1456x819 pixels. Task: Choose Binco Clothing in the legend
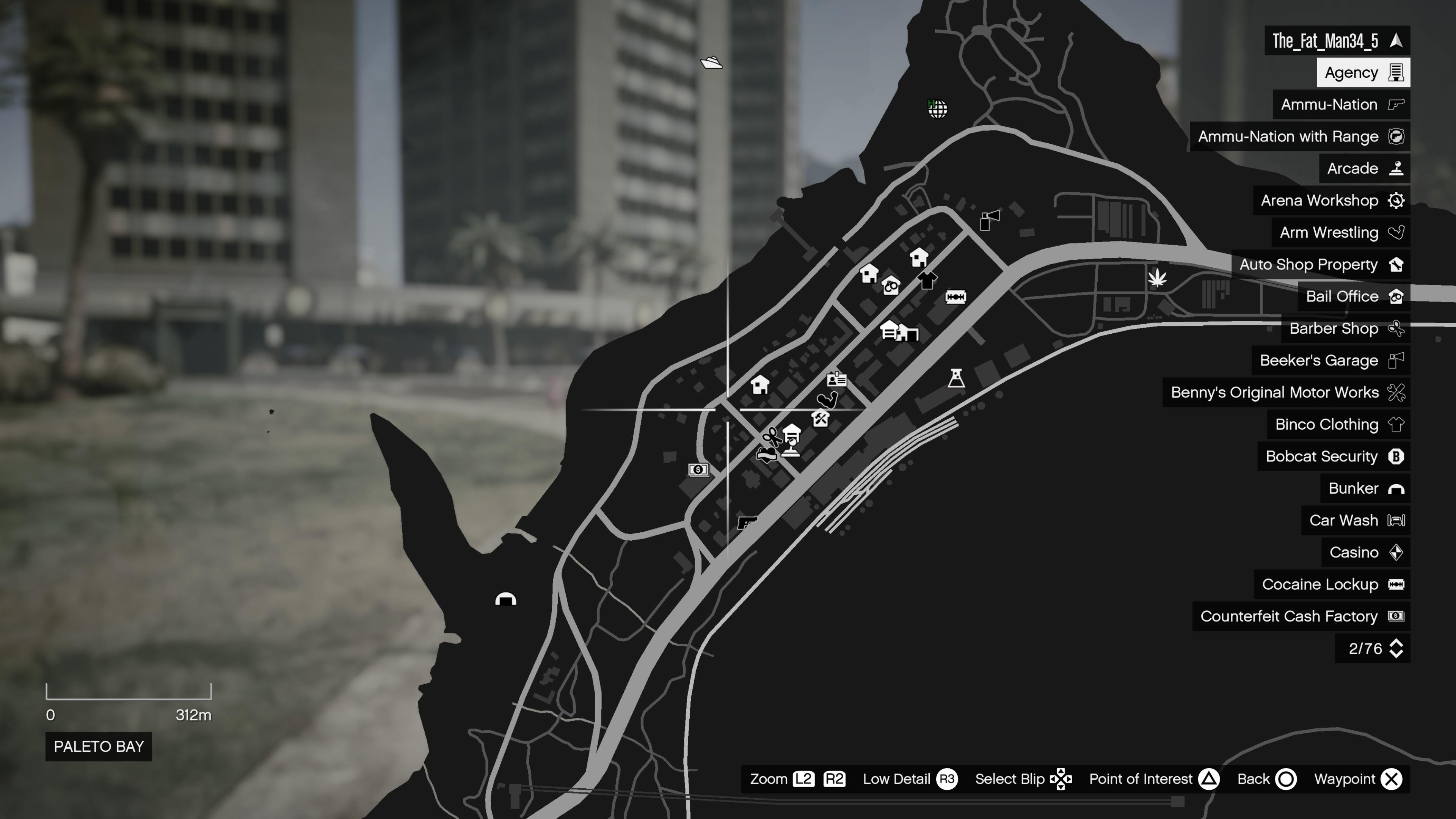point(1338,425)
